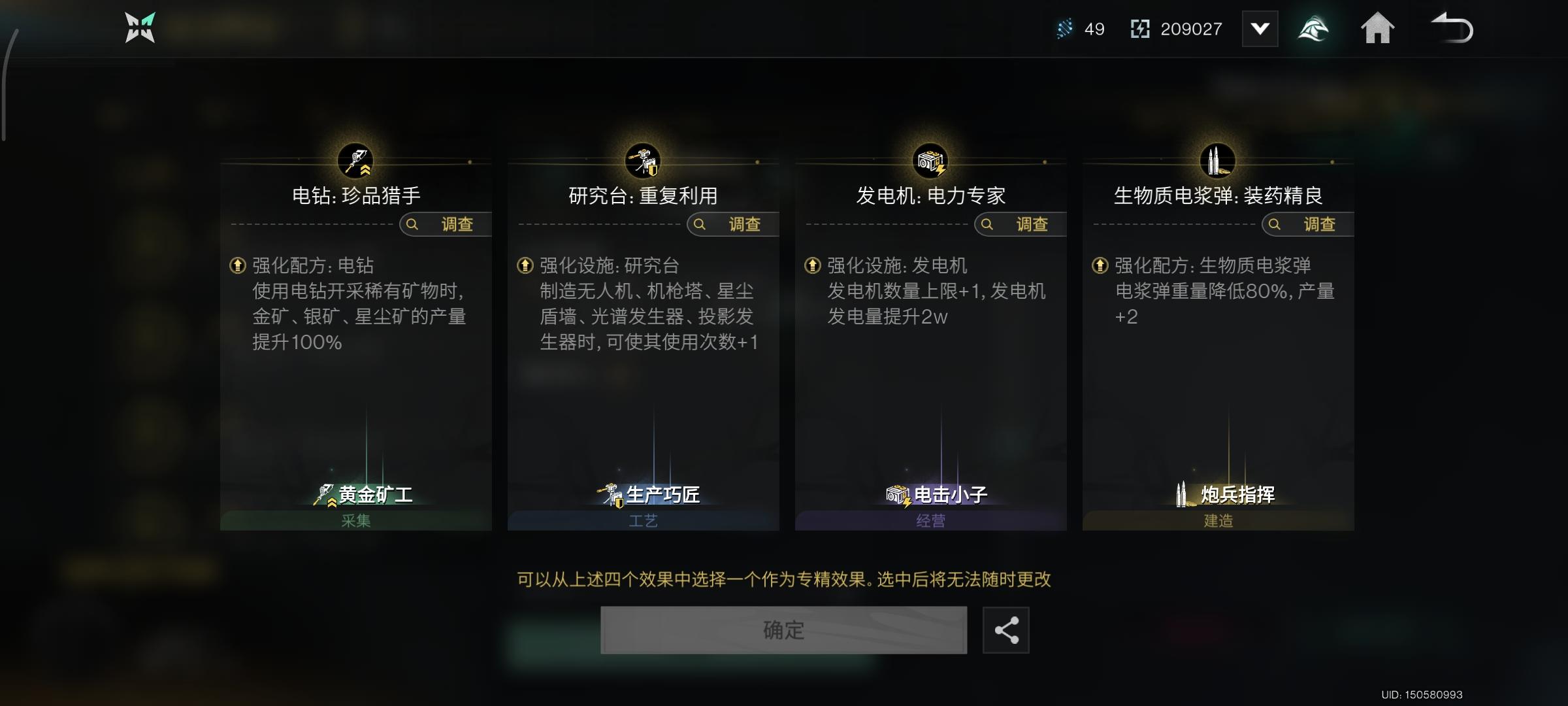The width and height of the screenshot is (1568, 706).
Task: Open 调查 details for 电钻:珍品猎手
Action: pyautogui.click(x=444, y=224)
